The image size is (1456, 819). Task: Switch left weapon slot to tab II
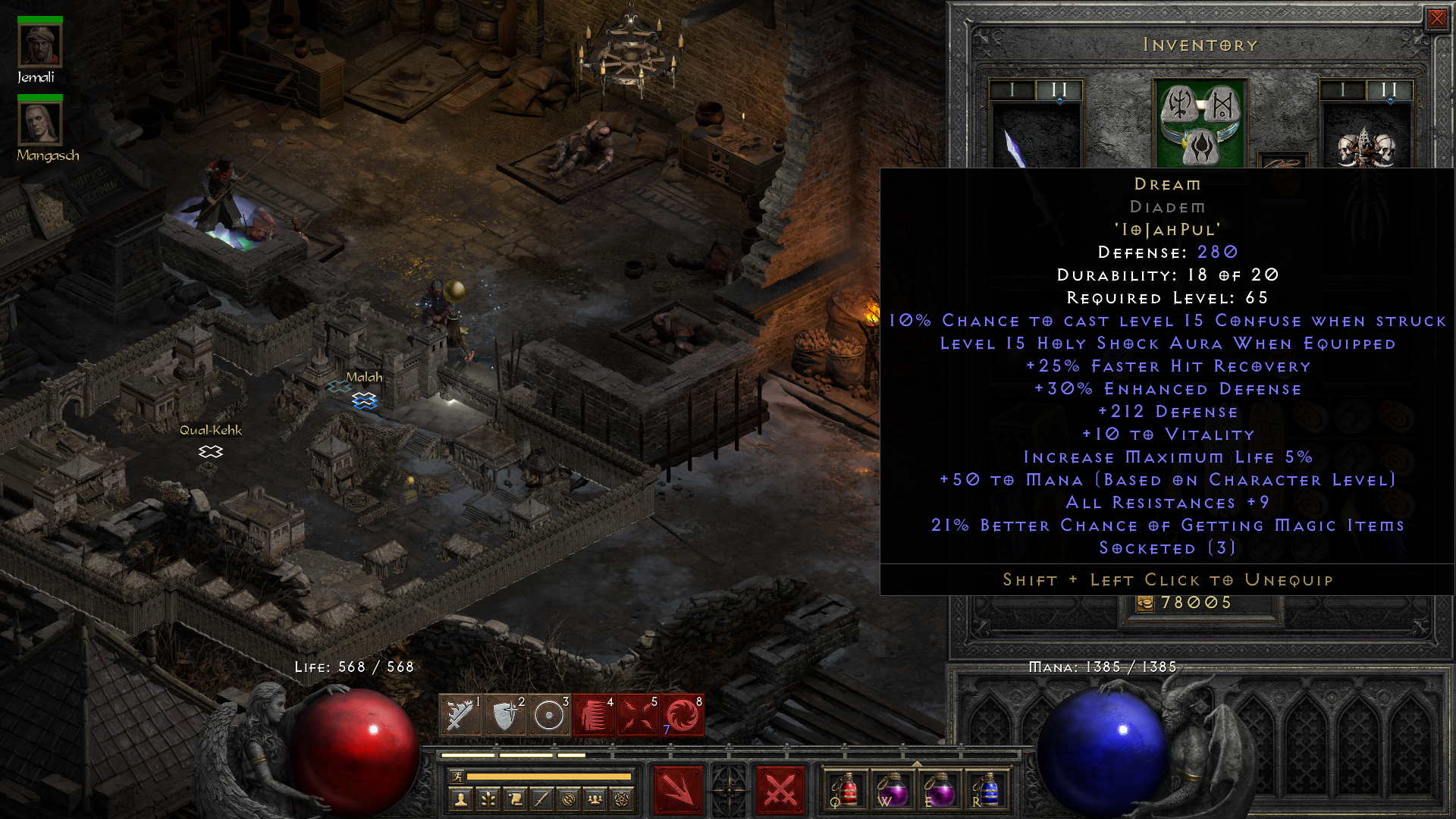click(x=1060, y=89)
